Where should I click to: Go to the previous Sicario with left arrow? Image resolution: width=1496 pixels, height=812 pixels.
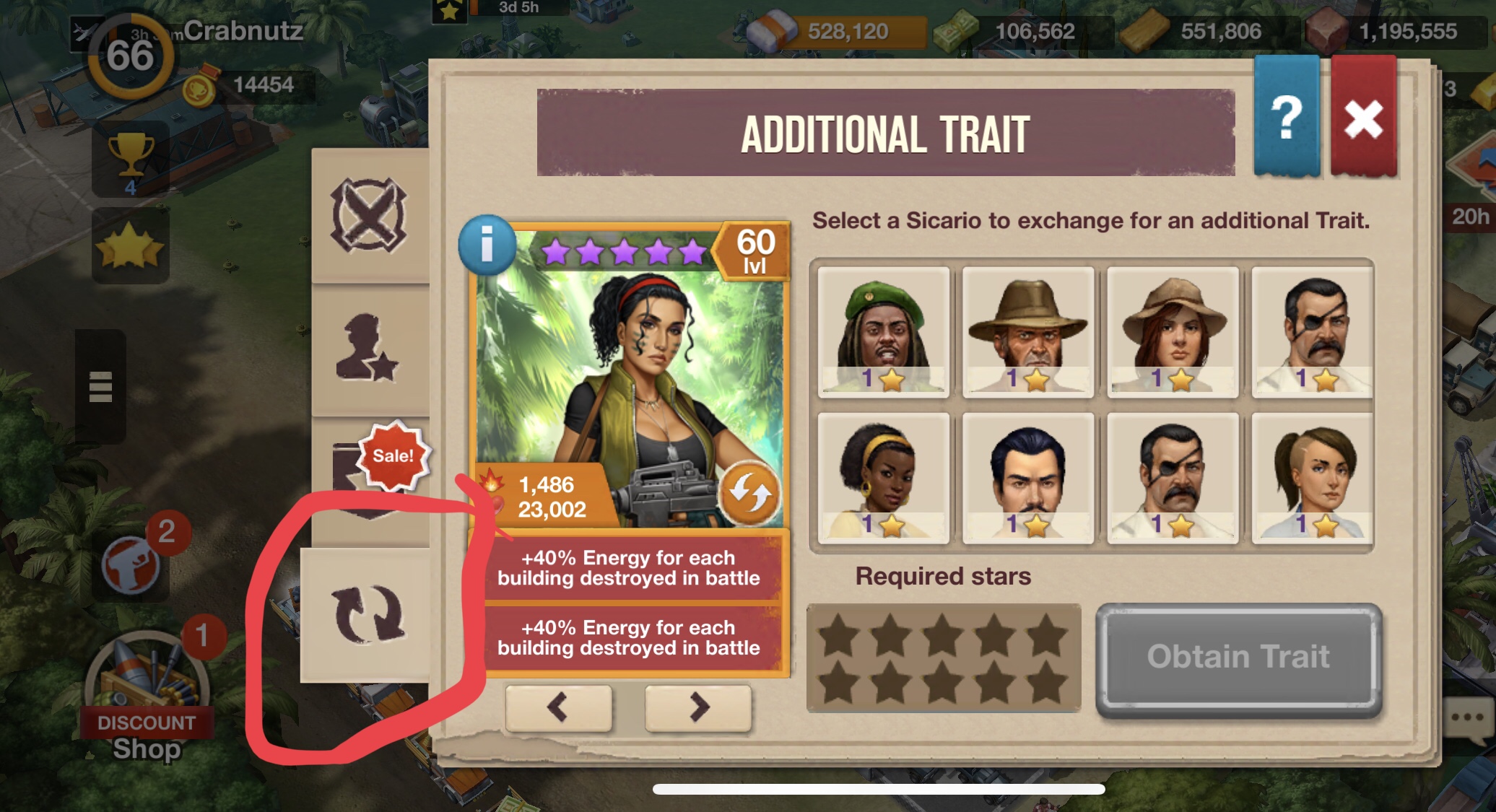click(x=558, y=707)
